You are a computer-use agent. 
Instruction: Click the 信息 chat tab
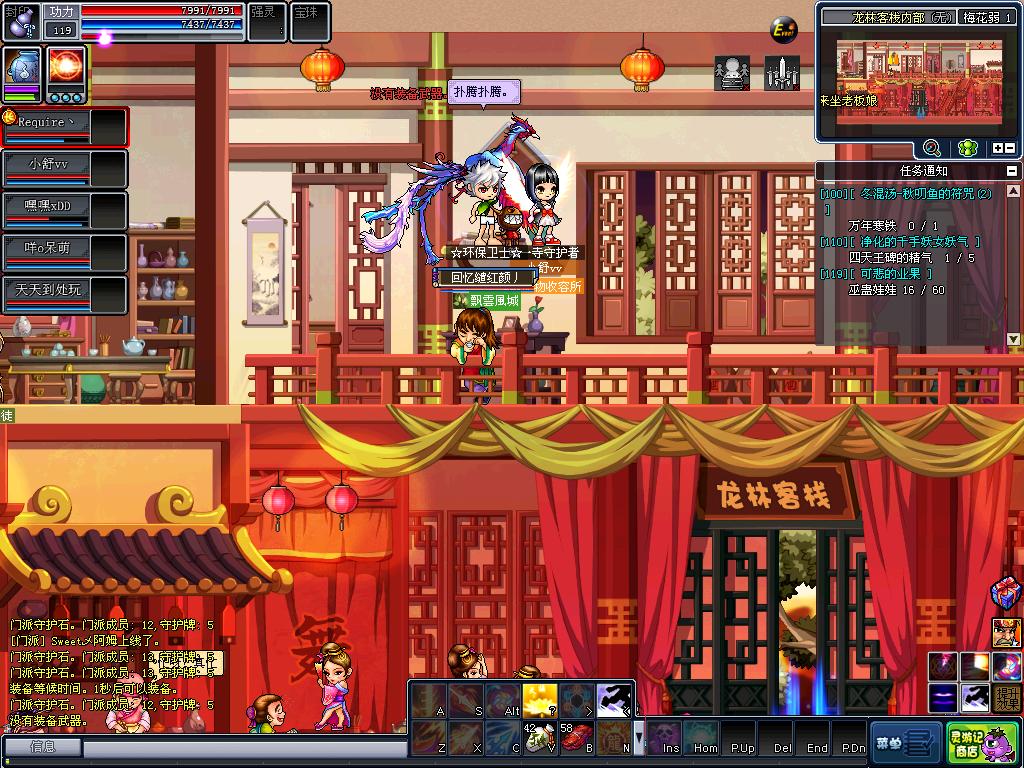tap(42, 746)
